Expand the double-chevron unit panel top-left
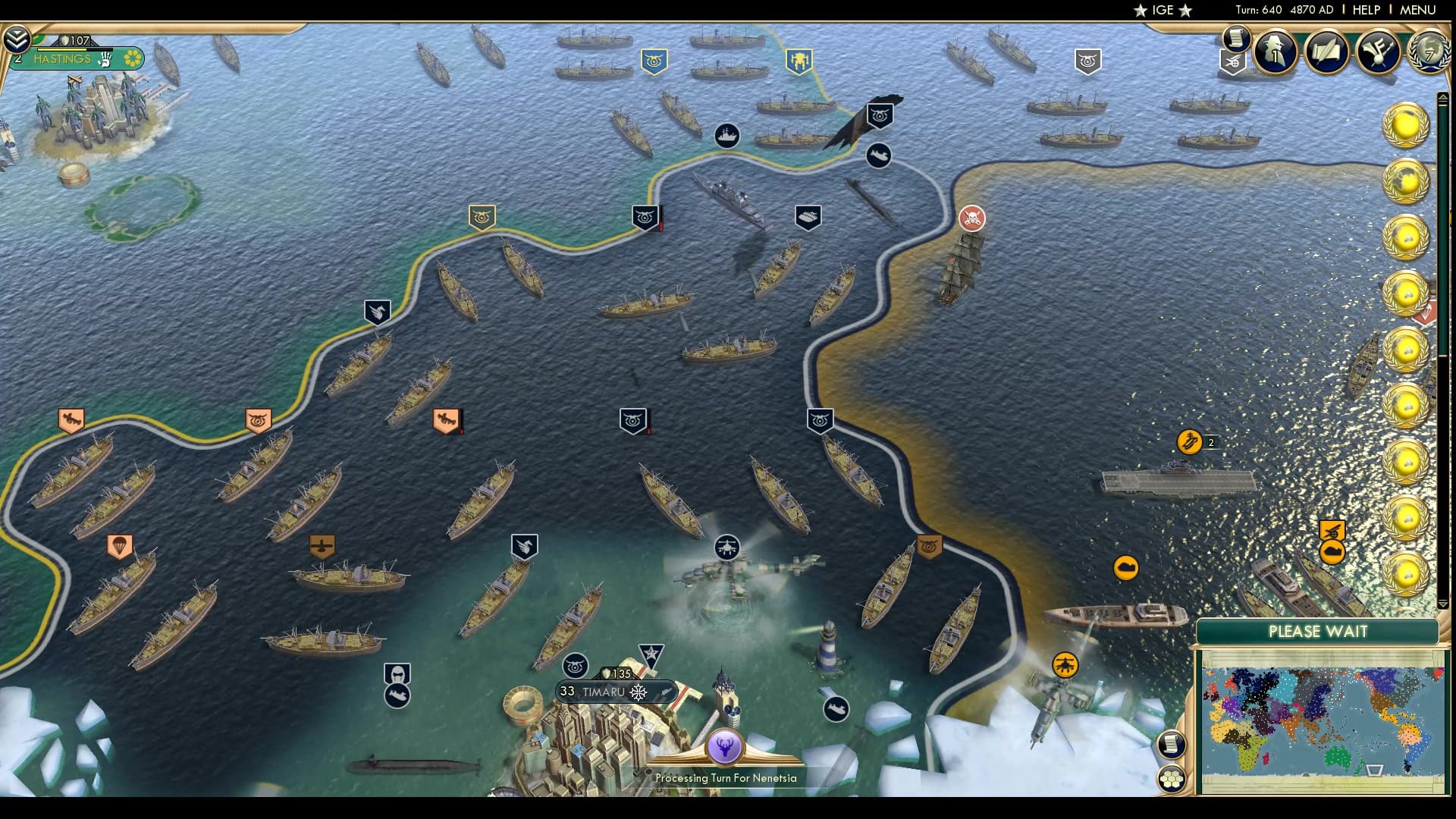 click(18, 38)
